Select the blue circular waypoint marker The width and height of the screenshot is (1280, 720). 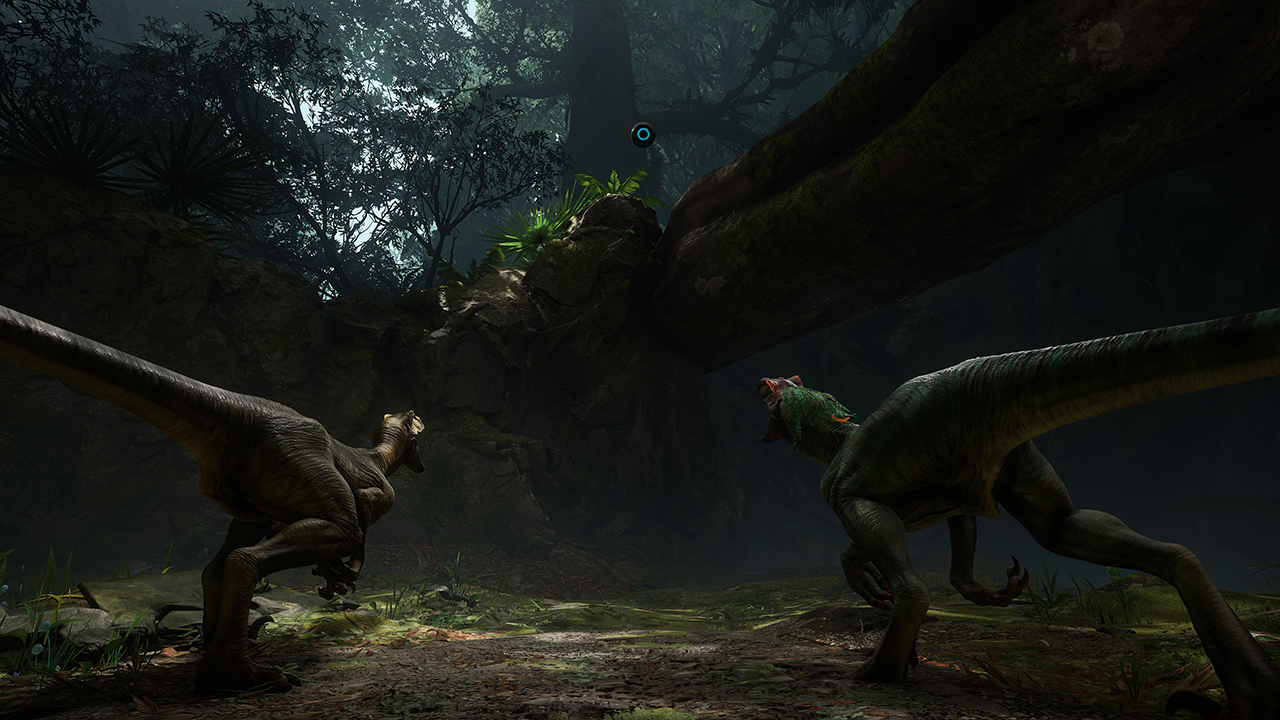click(642, 134)
